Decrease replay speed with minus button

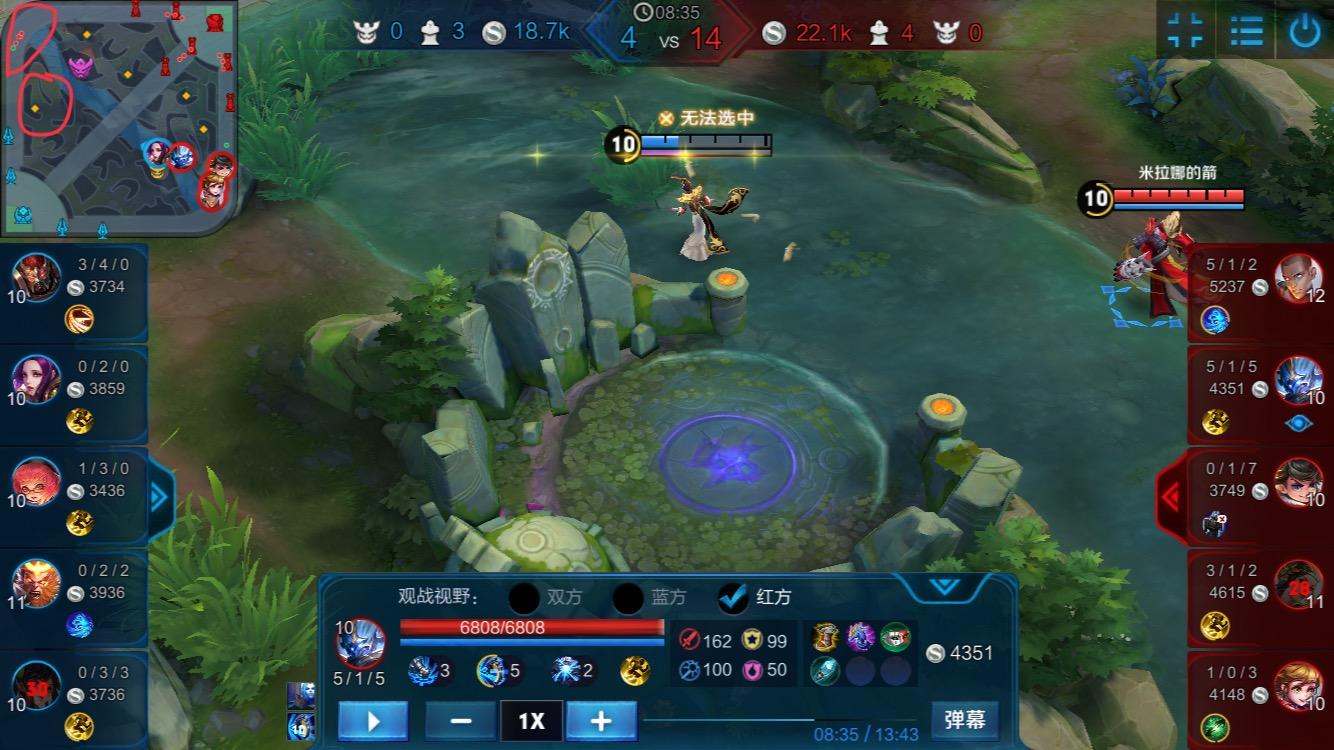coord(461,720)
